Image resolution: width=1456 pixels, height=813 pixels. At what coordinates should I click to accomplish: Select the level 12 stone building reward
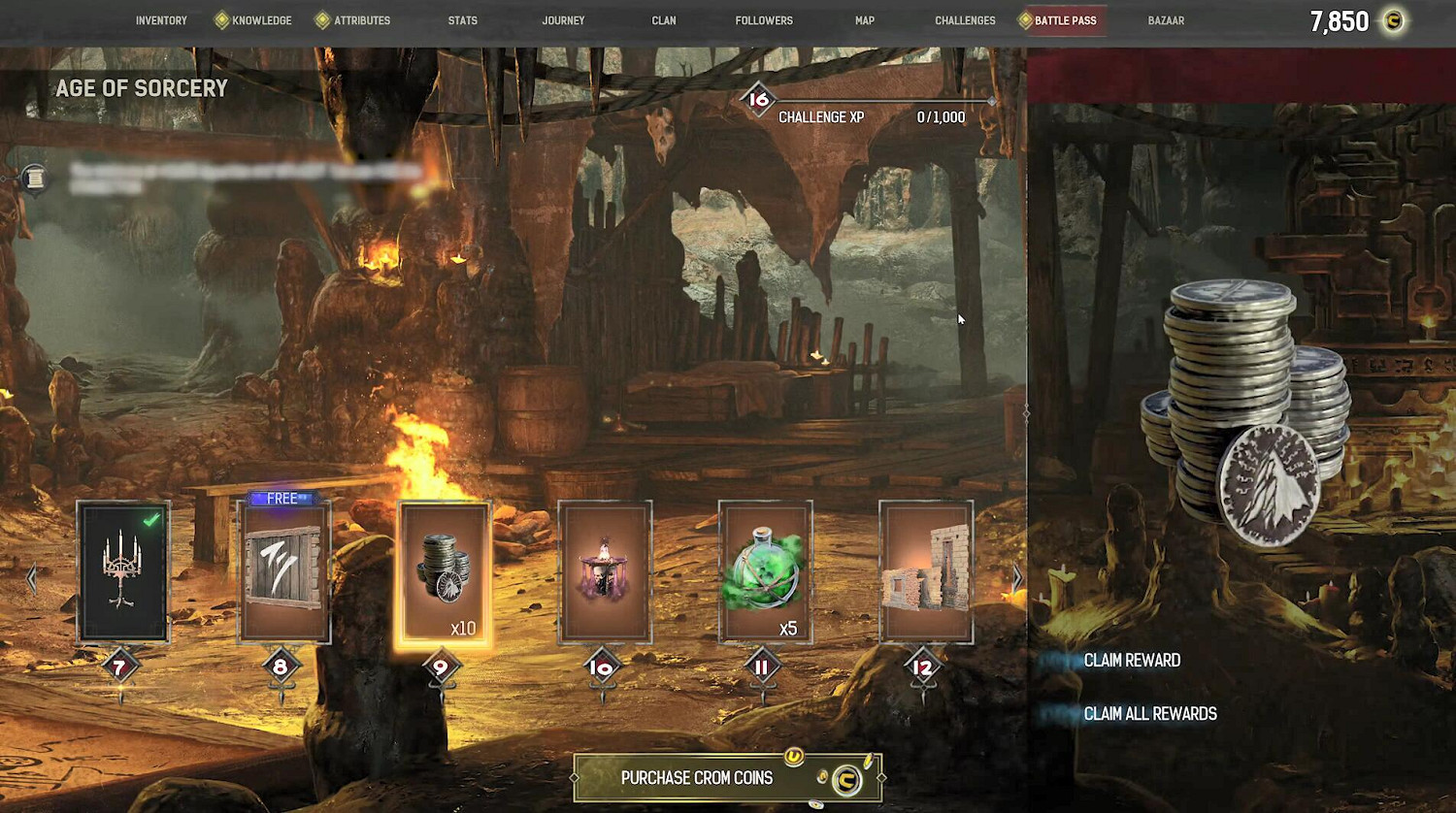[925, 571]
